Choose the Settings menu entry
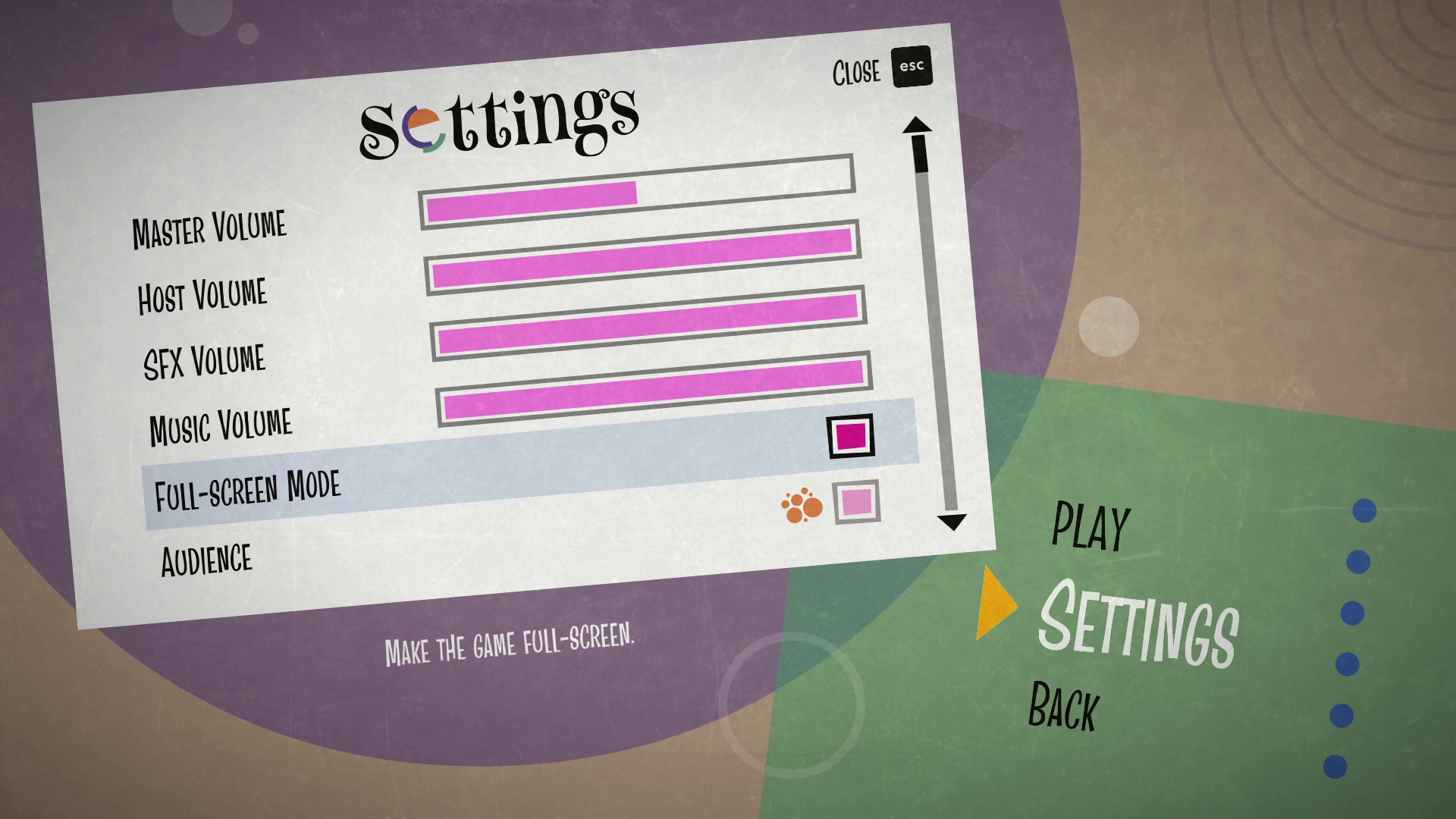The width and height of the screenshot is (1456, 819). pyautogui.click(x=1137, y=623)
